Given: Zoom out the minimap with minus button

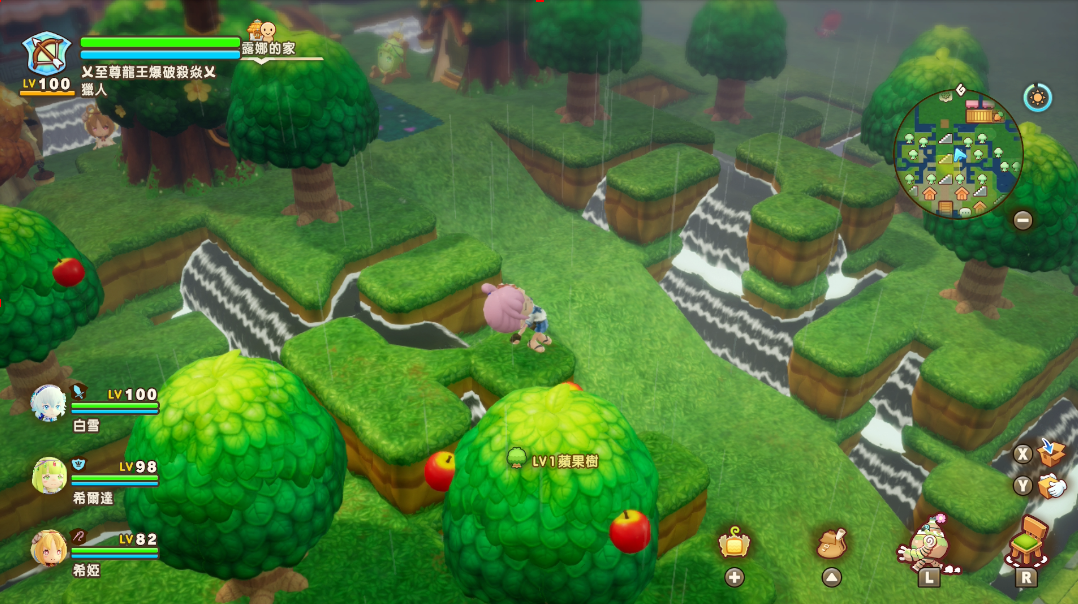Looking at the screenshot, I should point(1022,220).
